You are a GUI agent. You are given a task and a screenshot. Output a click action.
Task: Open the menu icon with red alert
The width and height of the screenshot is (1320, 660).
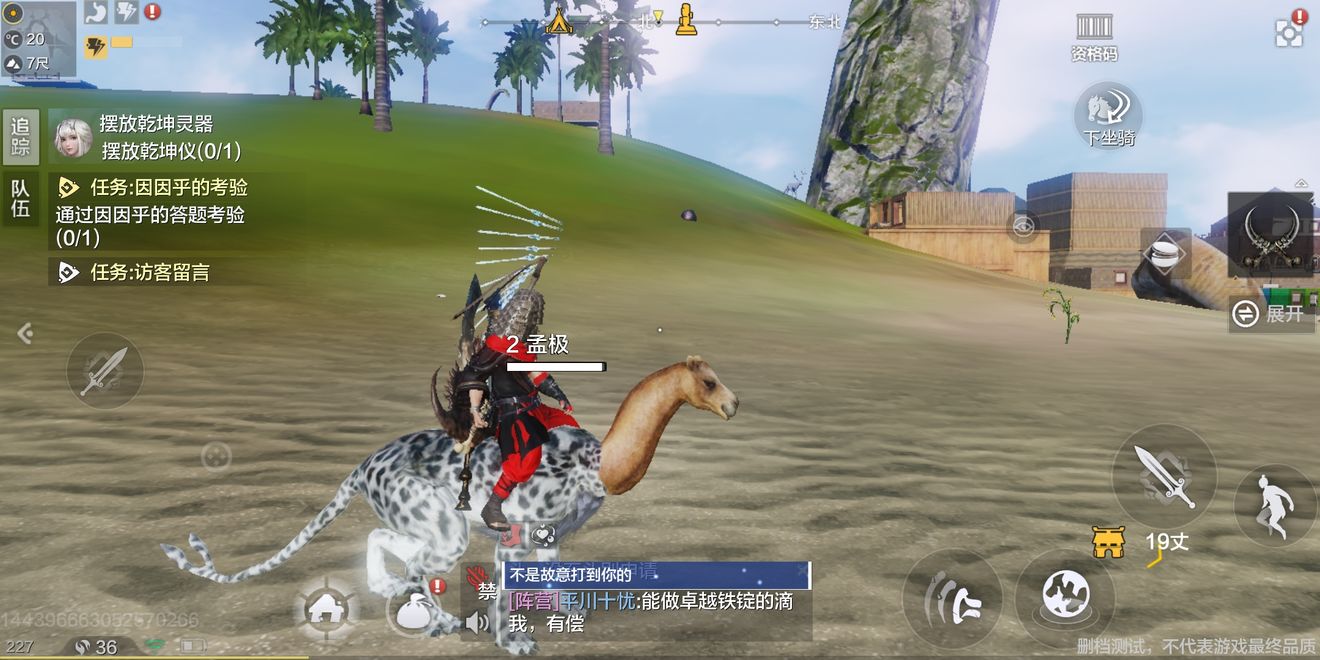tap(1290, 31)
